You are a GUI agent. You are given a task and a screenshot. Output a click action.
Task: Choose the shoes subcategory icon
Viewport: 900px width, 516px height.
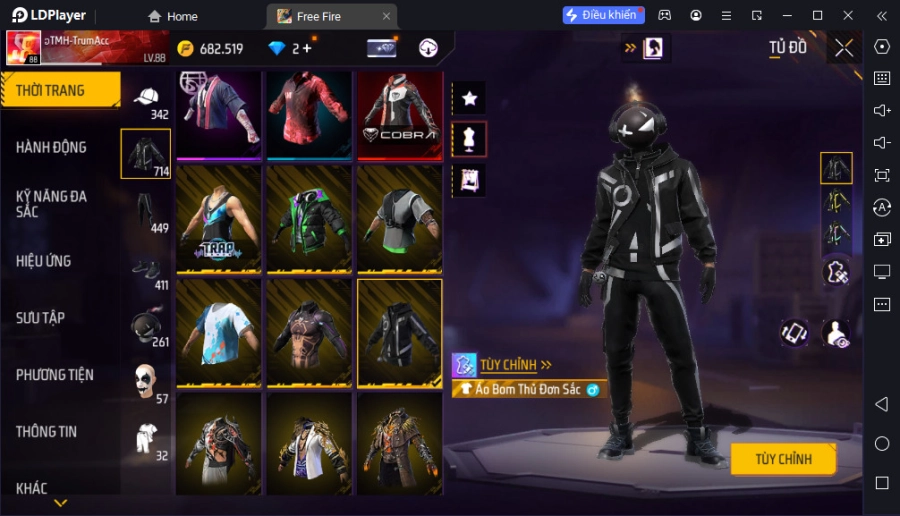(x=146, y=268)
